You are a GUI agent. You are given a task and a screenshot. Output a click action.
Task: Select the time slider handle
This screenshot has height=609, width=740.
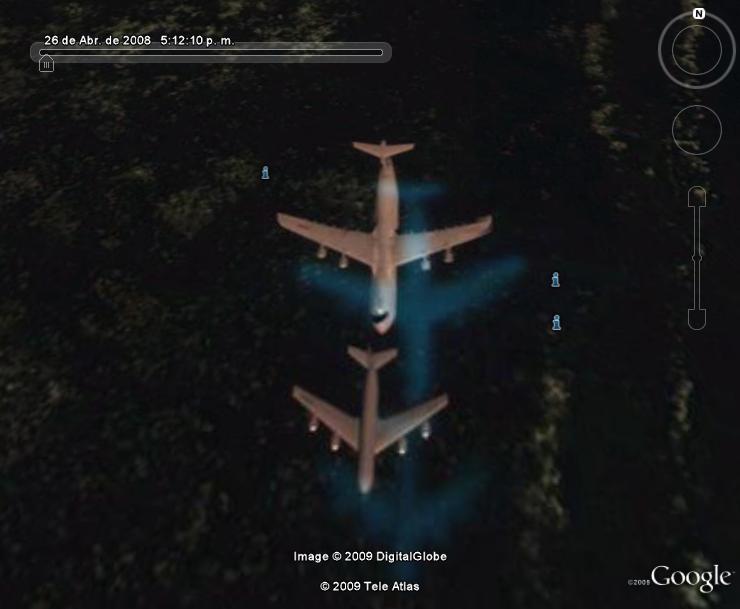(x=46, y=64)
